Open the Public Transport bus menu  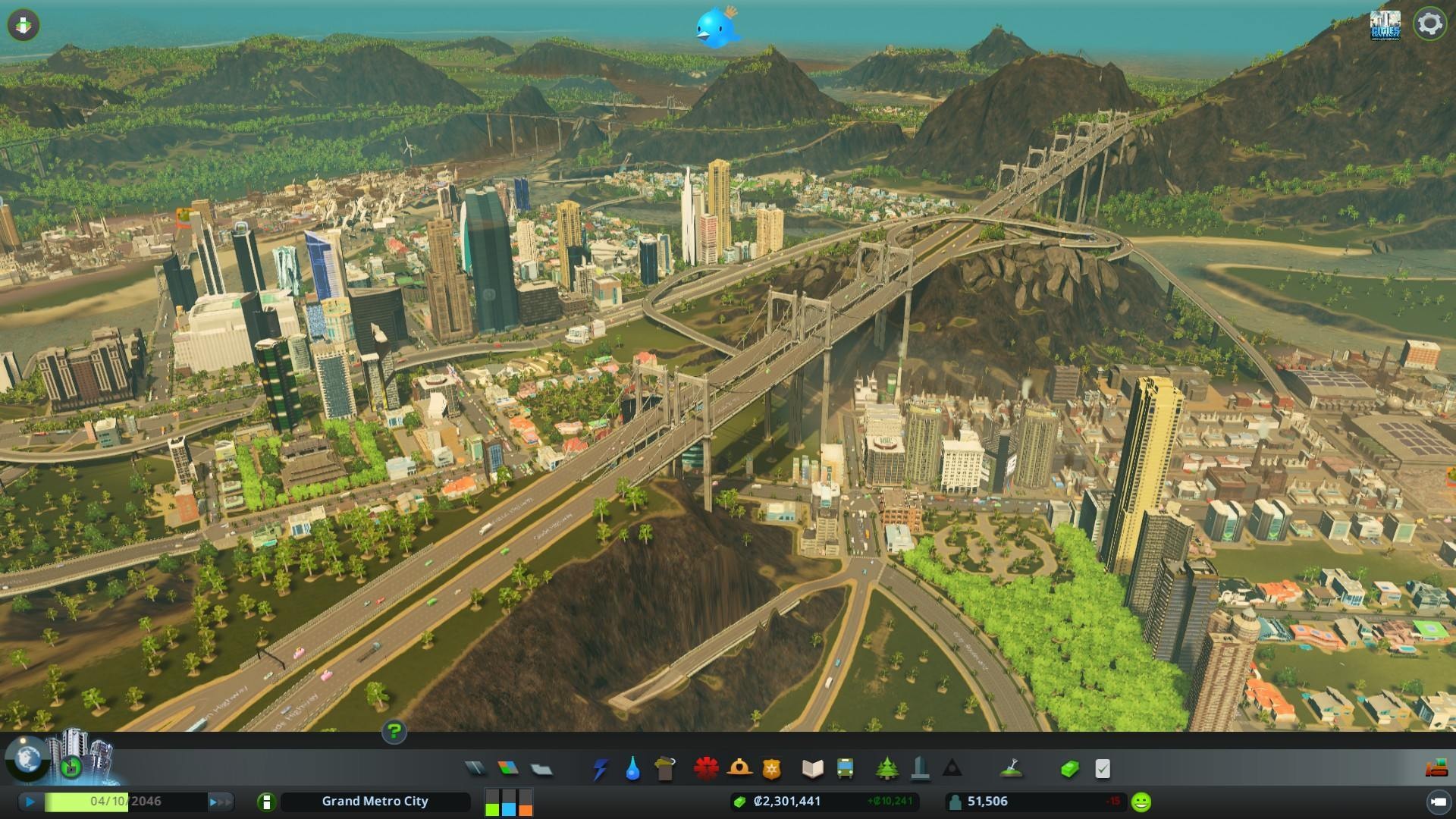pos(845,769)
